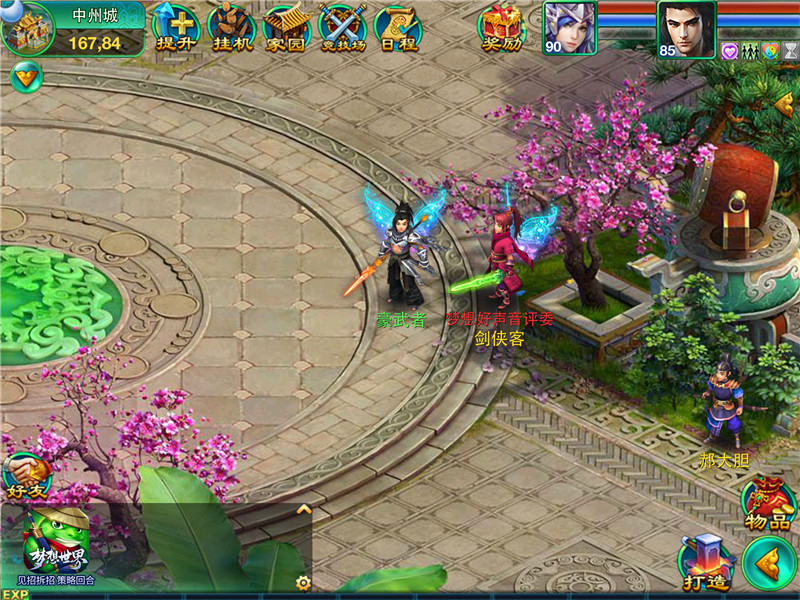The image size is (800, 600).
Task: Collapse the menu with the round arrow button
Action: pyautogui.click(x=769, y=563)
